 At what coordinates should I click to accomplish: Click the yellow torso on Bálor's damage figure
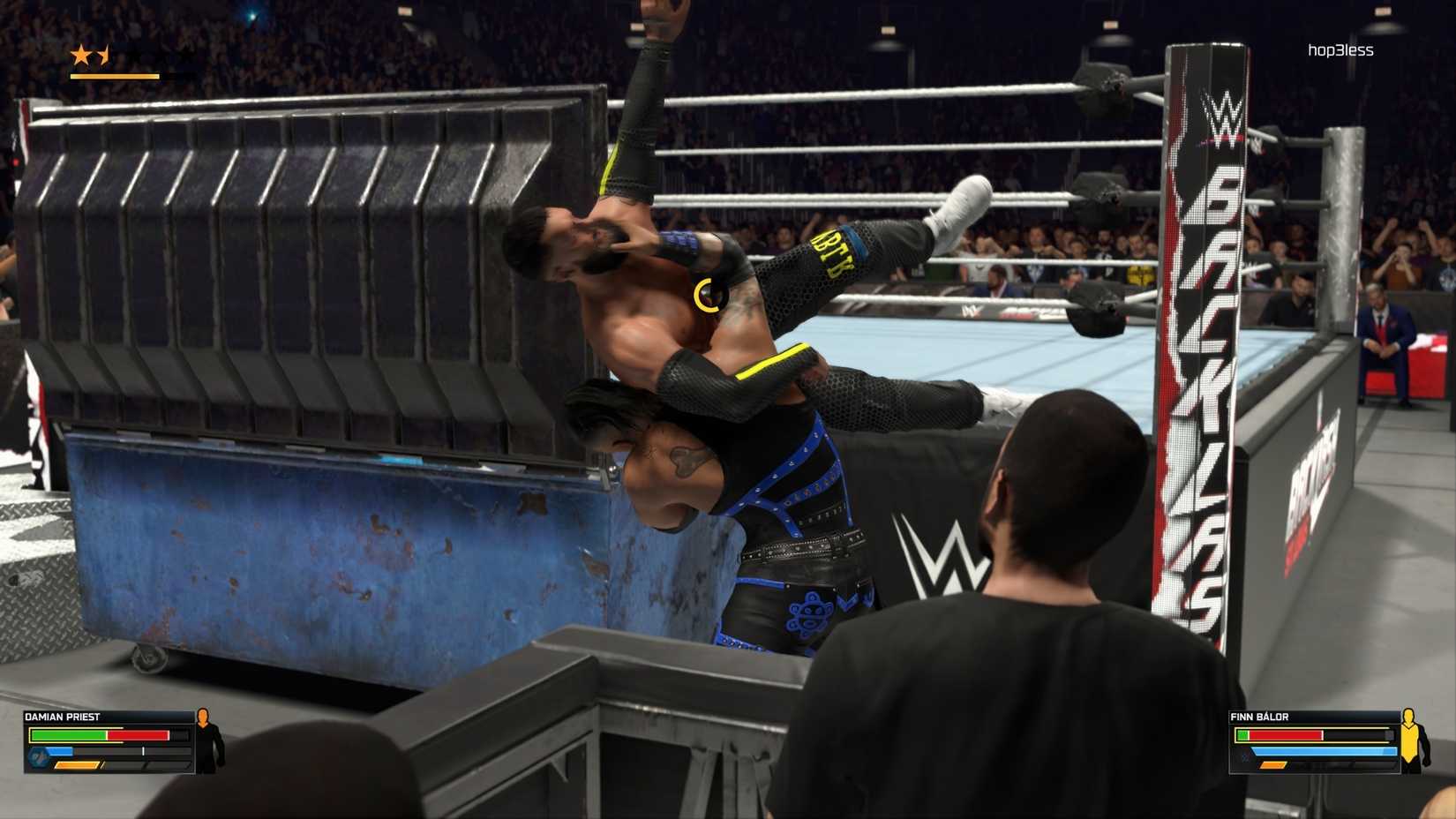click(x=1409, y=740)
